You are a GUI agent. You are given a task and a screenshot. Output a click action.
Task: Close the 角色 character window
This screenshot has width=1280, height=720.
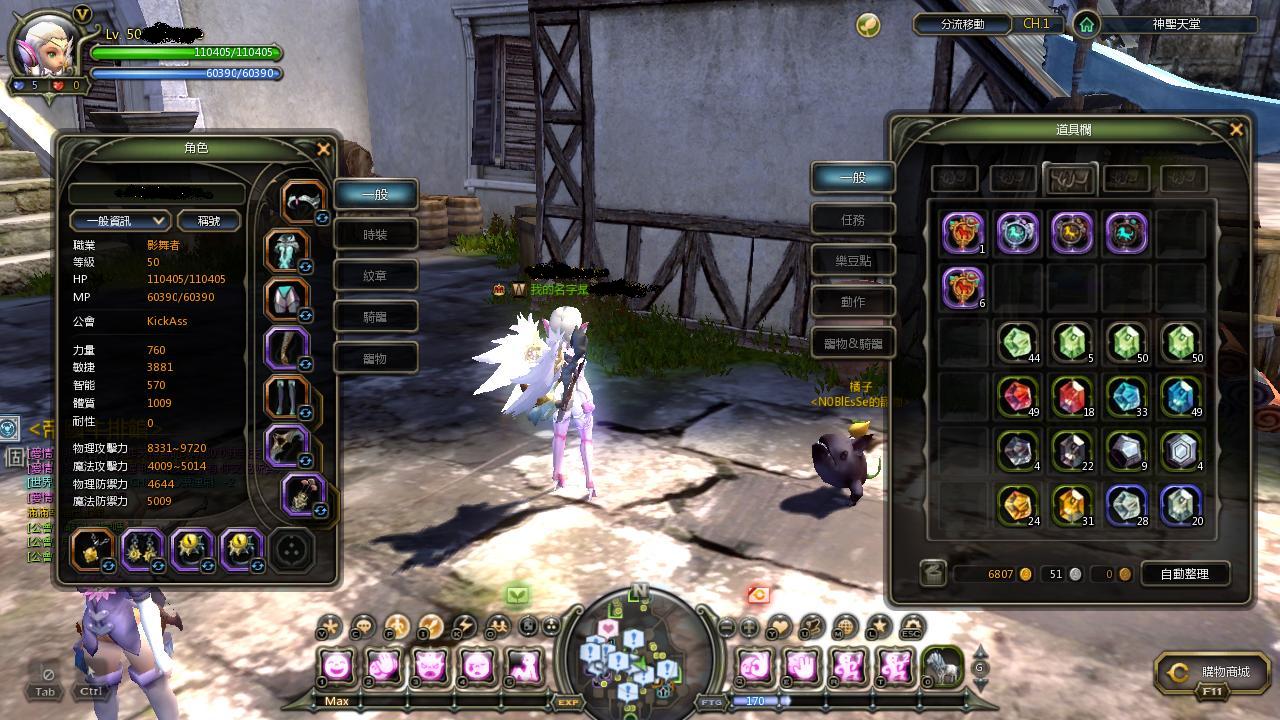322,149
